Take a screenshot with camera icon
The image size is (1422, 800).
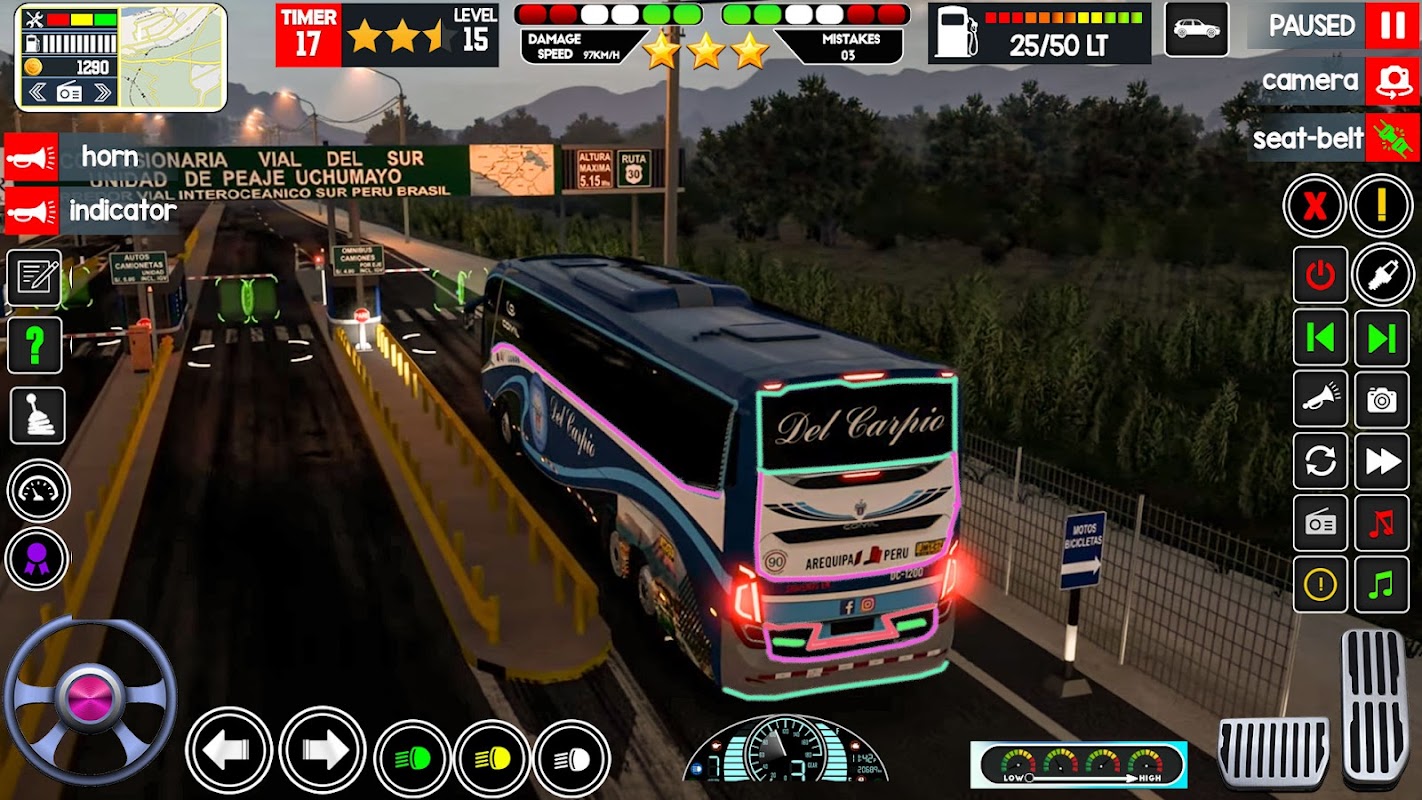(x=1381, y=400)
